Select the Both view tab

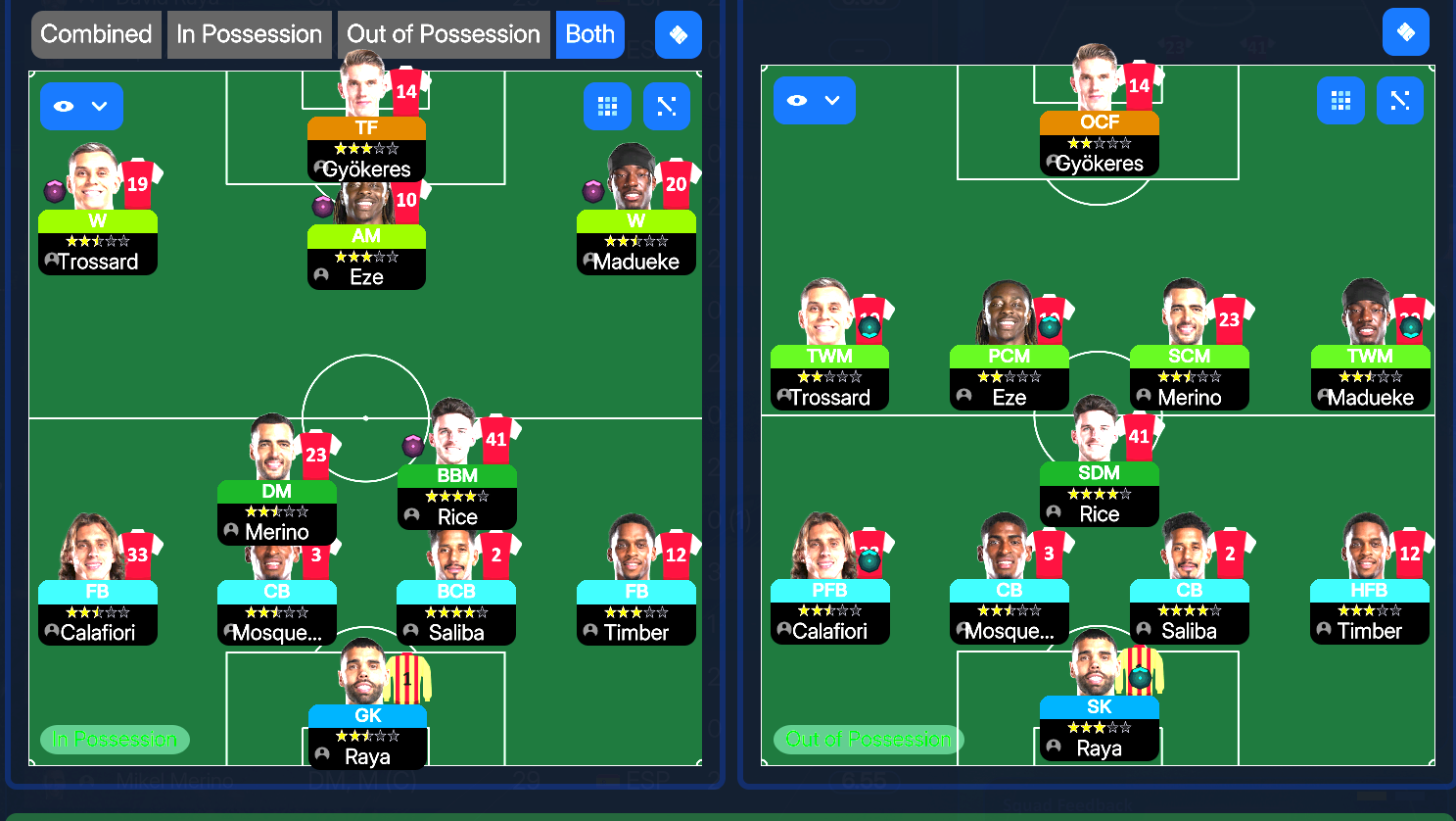(x=589, y=34)
